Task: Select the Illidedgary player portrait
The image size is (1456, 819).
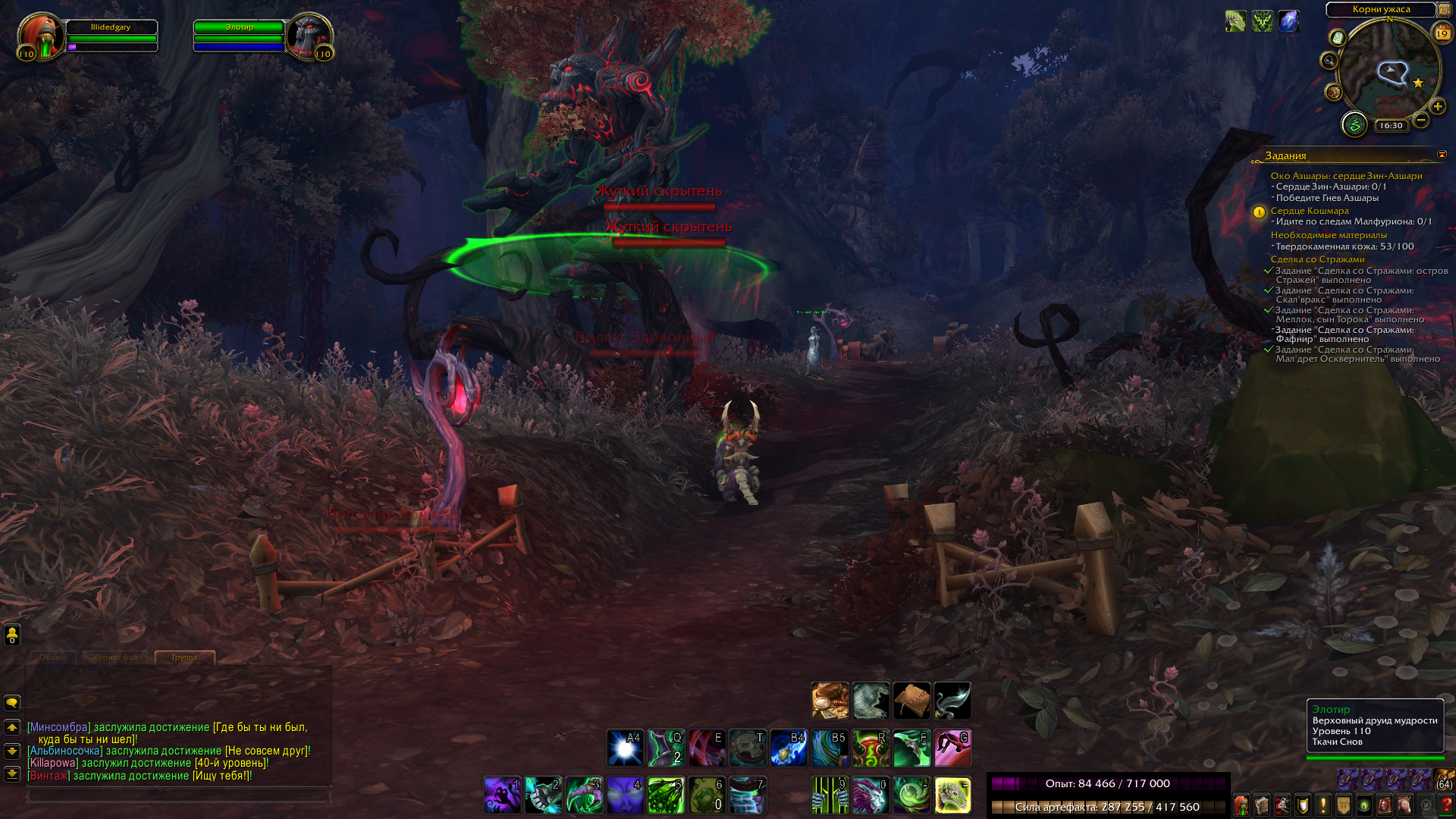Action: coord(40,36)
